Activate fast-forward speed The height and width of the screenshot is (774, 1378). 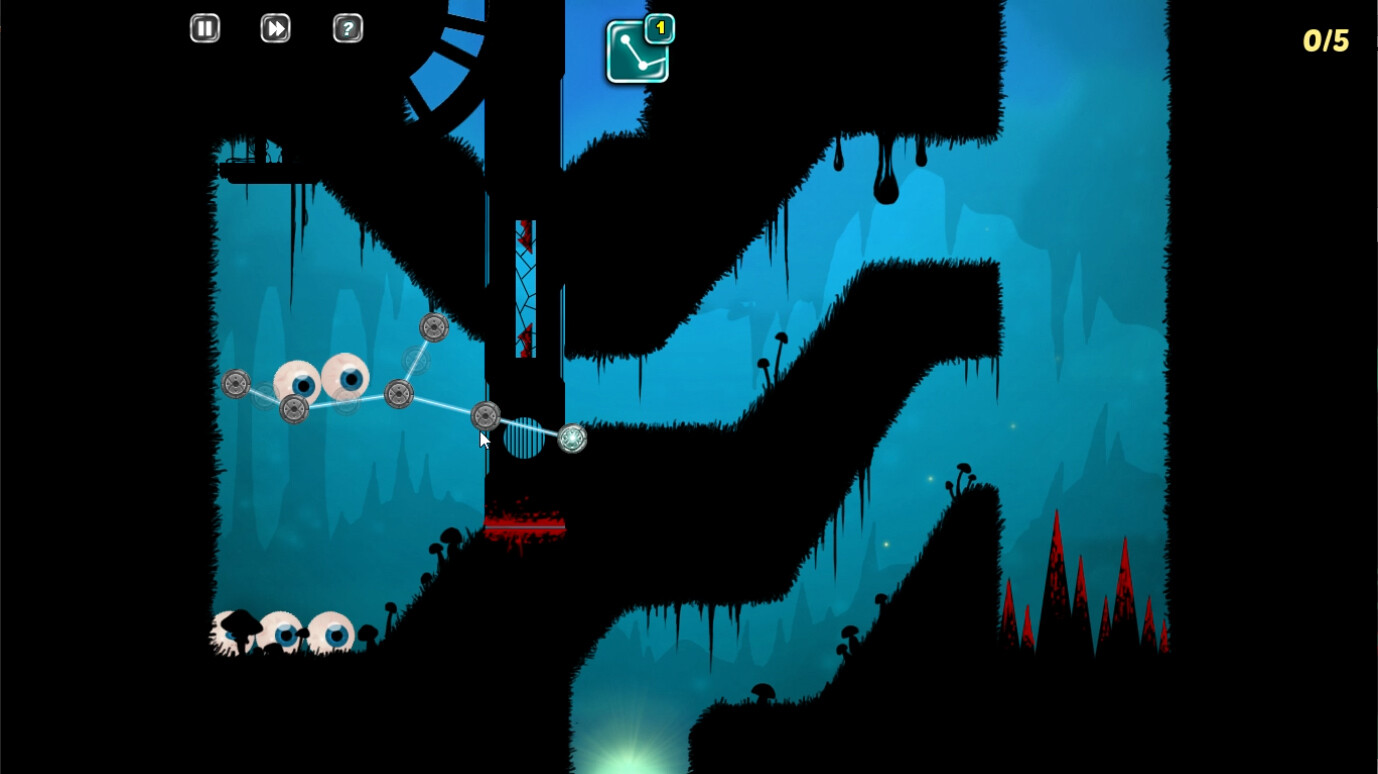(275, 28)
